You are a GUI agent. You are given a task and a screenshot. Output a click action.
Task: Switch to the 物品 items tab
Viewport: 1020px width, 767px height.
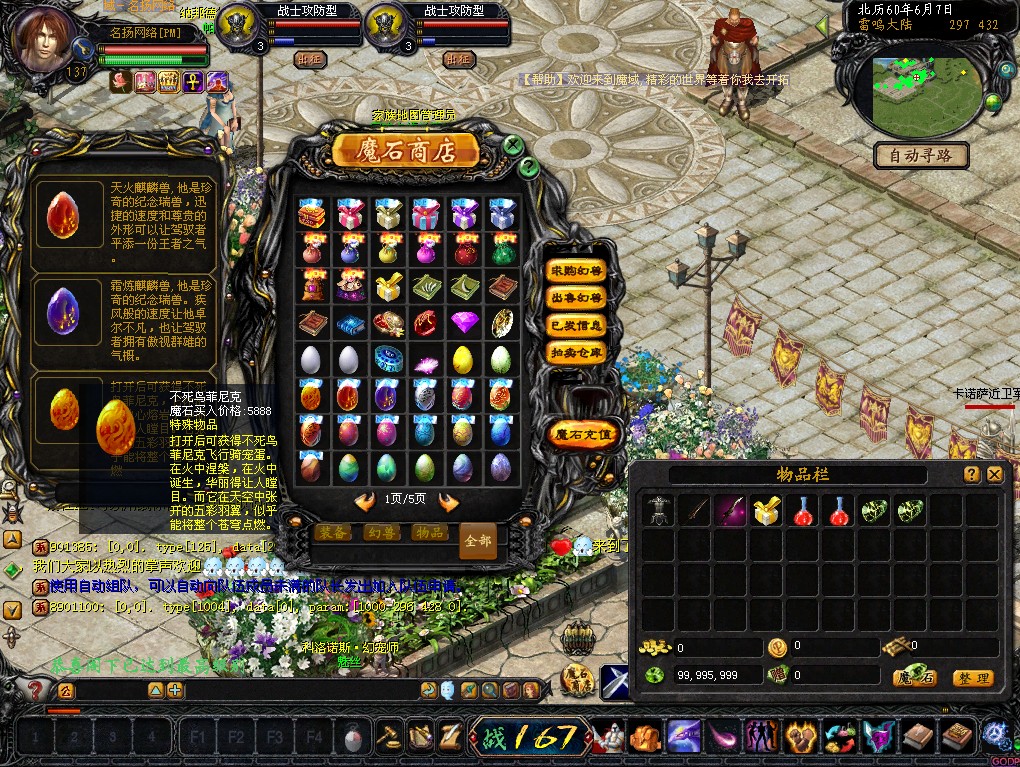[x=429, y=533]
